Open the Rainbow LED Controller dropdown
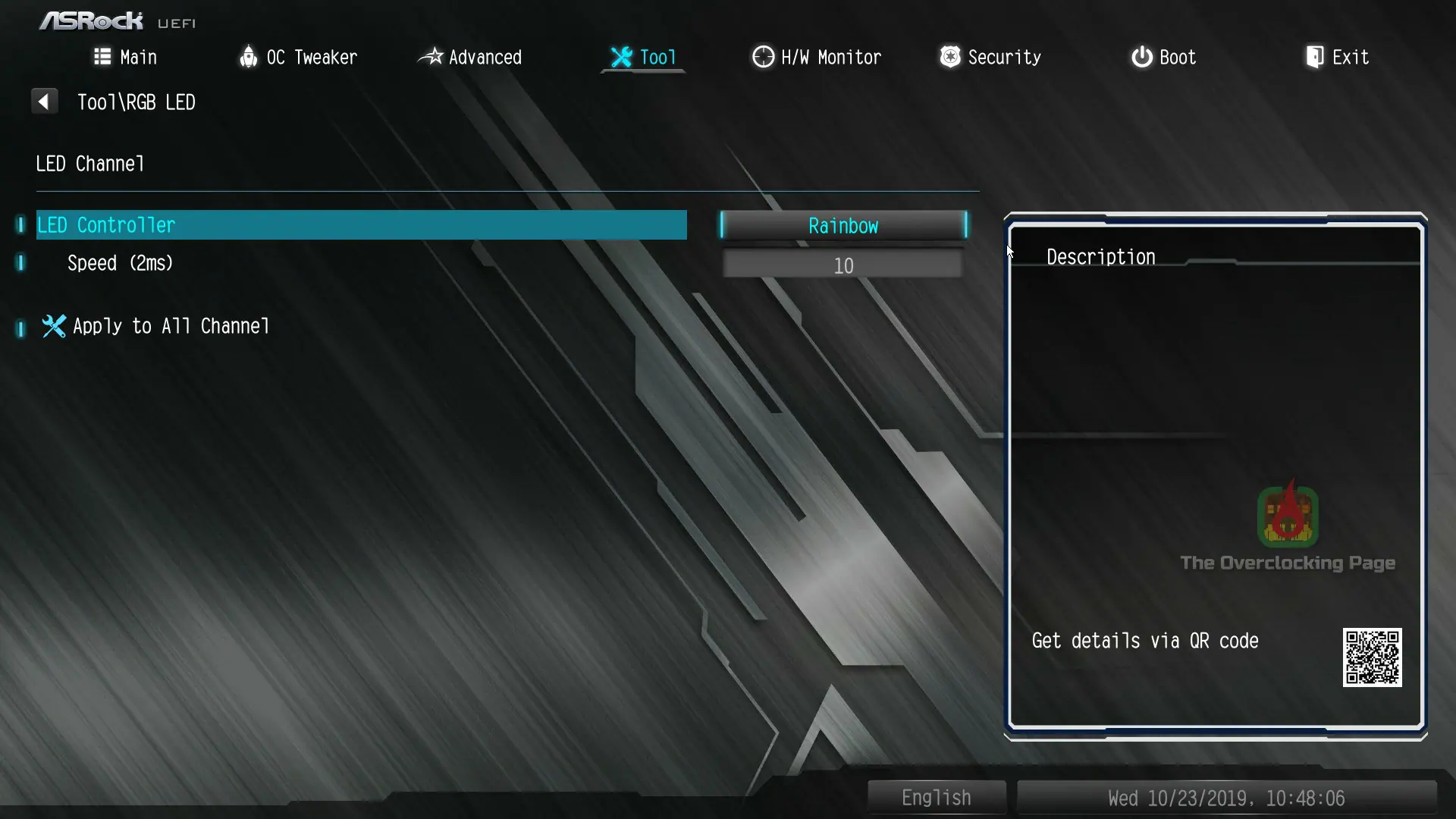 coord(843,225)
